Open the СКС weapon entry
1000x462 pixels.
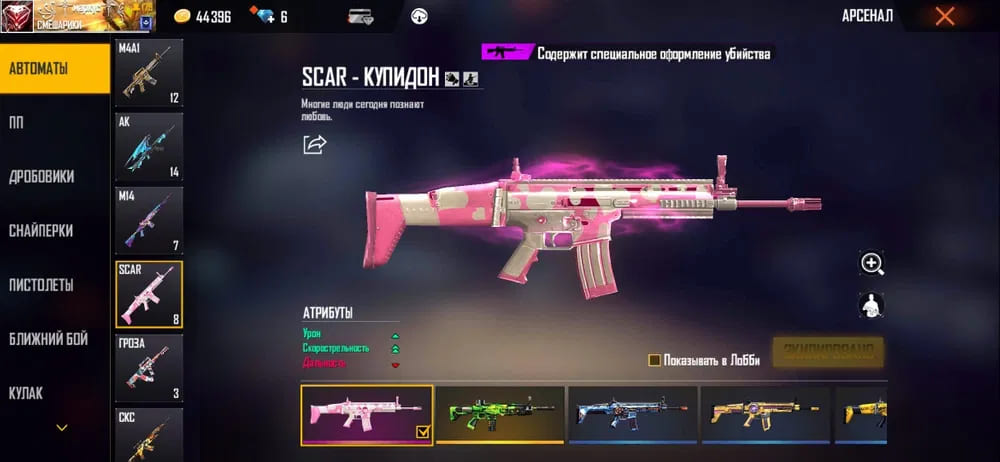coord(149,434)
